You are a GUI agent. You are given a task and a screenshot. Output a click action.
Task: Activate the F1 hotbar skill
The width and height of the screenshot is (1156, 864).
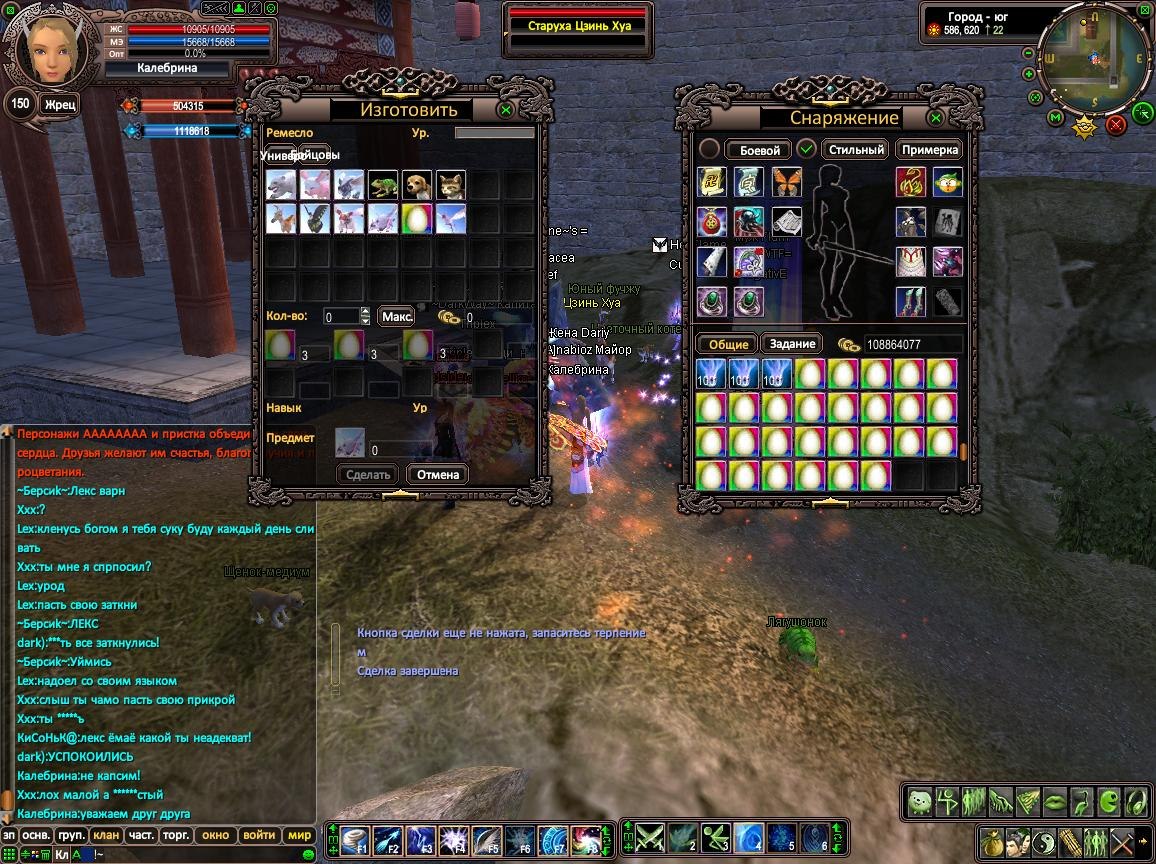point(356,837)
